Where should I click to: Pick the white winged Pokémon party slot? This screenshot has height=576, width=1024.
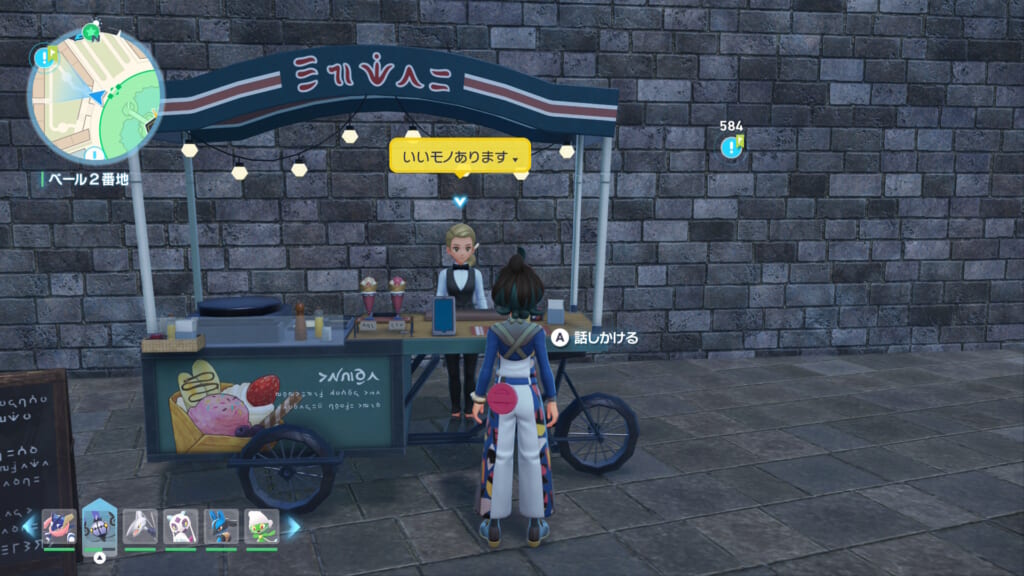140,526
